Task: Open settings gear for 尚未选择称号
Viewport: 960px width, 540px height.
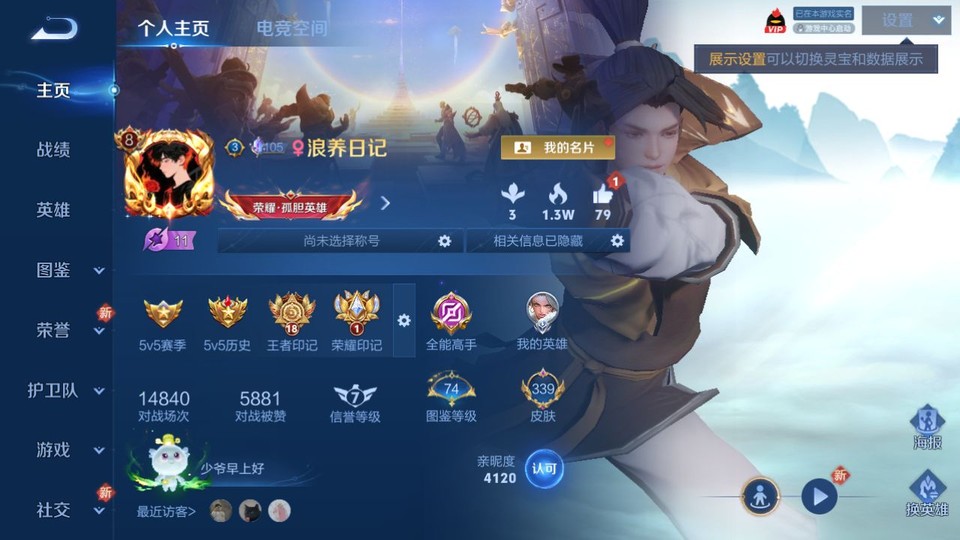Action: click(445, 241)
